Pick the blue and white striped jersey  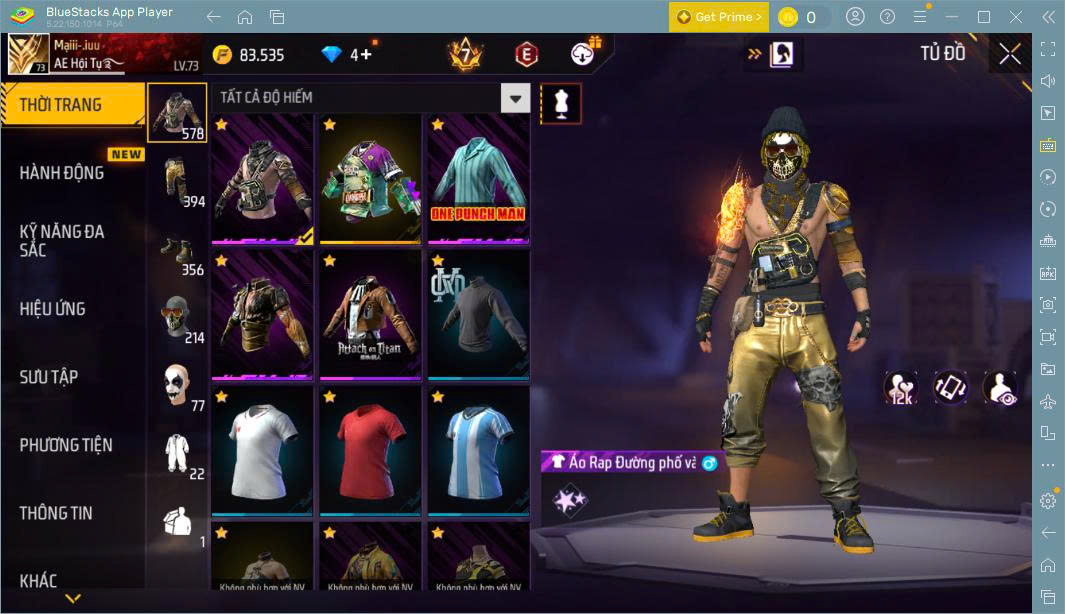478,450
